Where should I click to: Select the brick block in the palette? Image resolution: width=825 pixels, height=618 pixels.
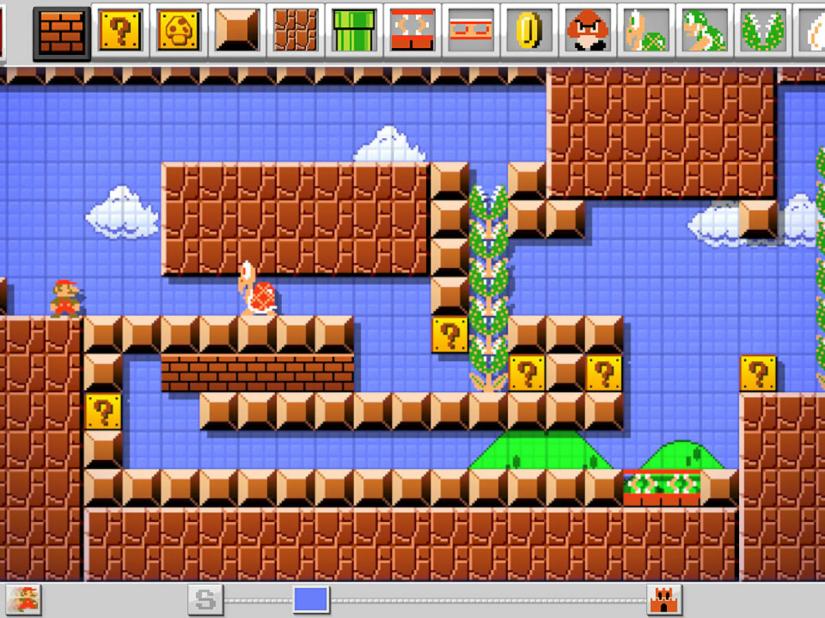tap(60, 31)
